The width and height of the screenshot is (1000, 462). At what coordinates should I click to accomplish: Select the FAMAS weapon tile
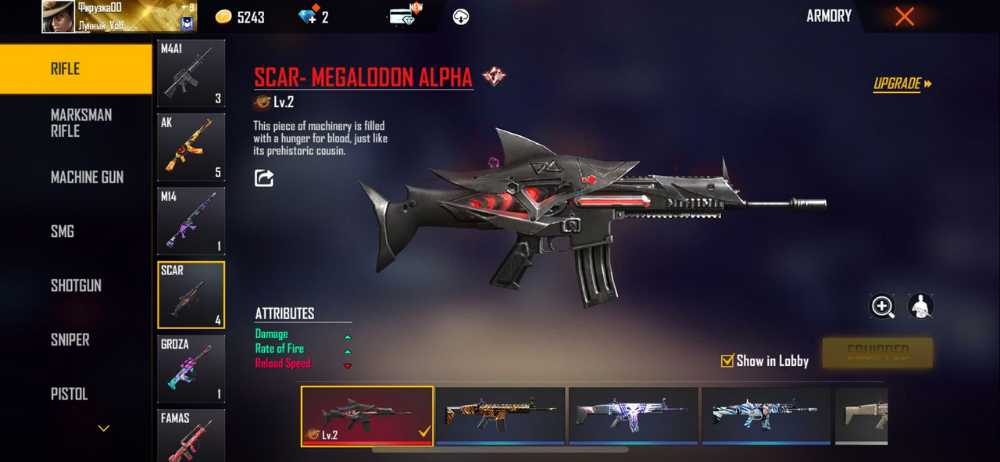tap(191, 434)
